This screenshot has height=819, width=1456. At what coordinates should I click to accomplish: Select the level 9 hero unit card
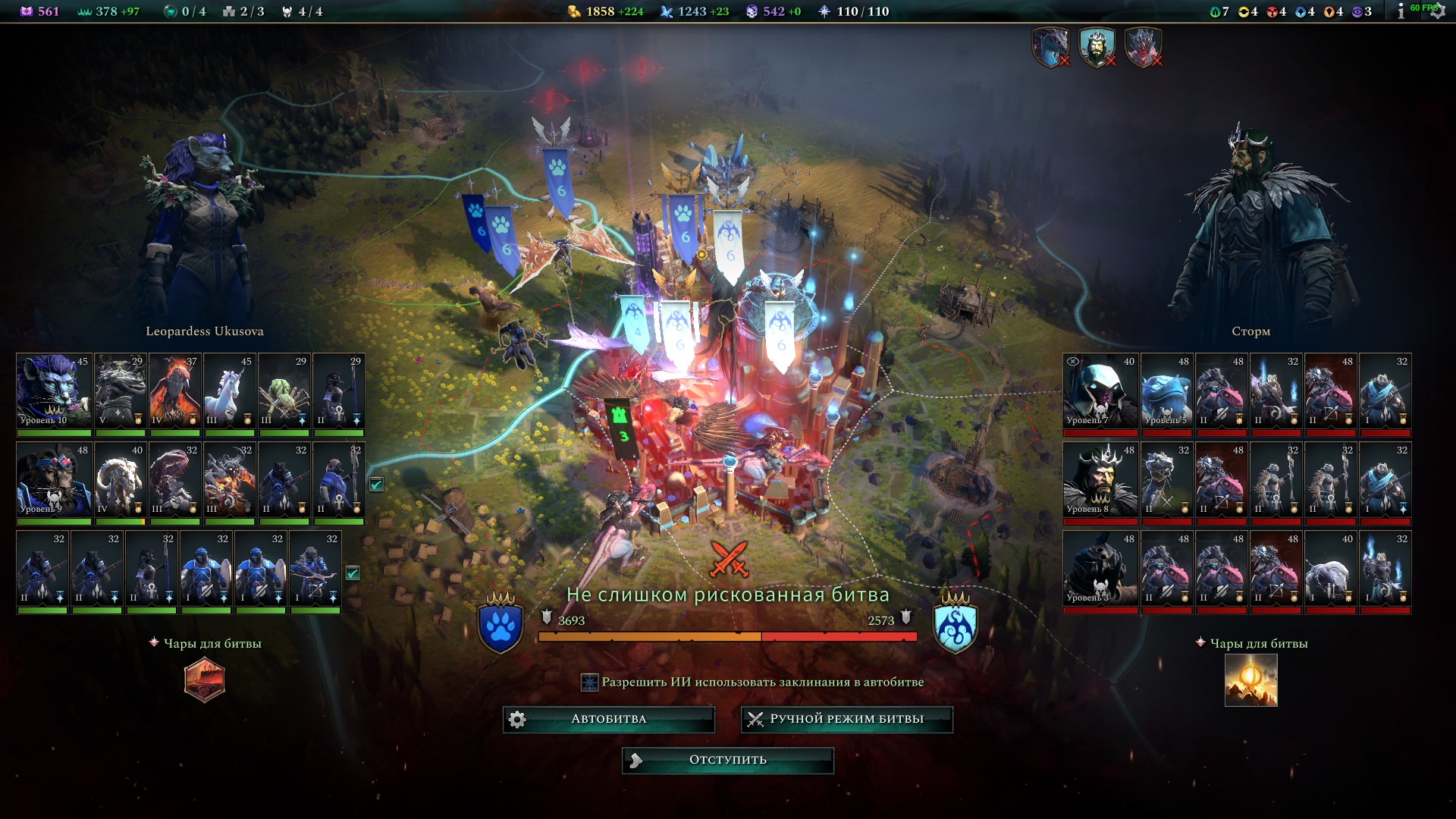(53, 480)
